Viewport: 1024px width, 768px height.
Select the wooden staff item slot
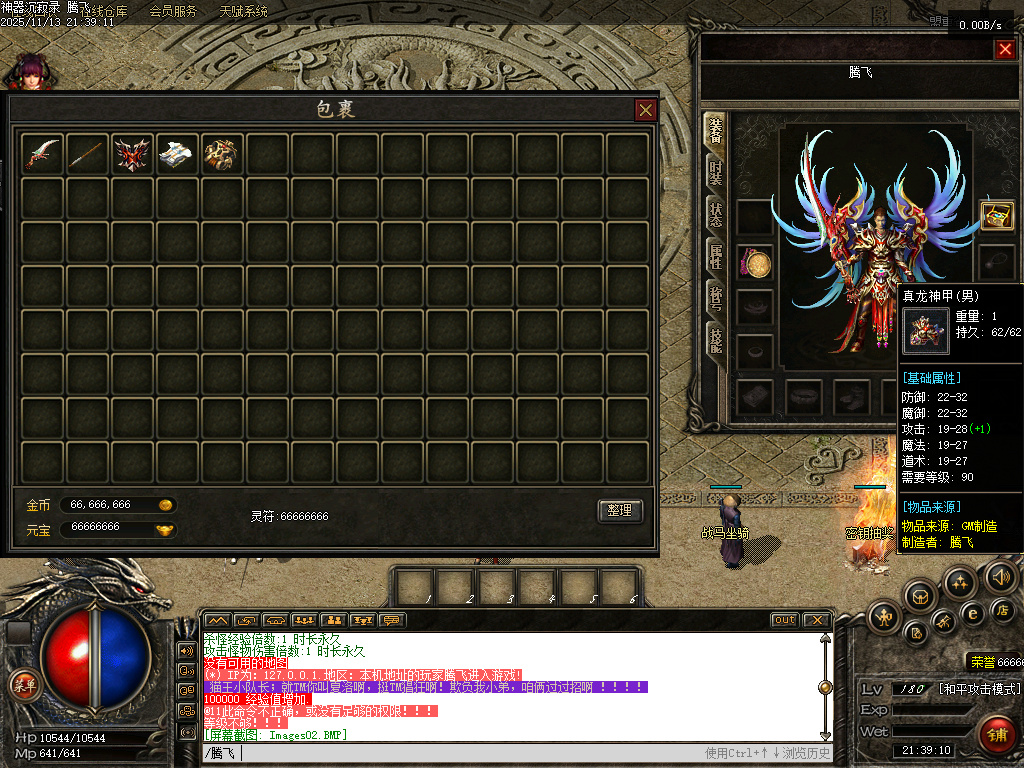tap(88, 153)
